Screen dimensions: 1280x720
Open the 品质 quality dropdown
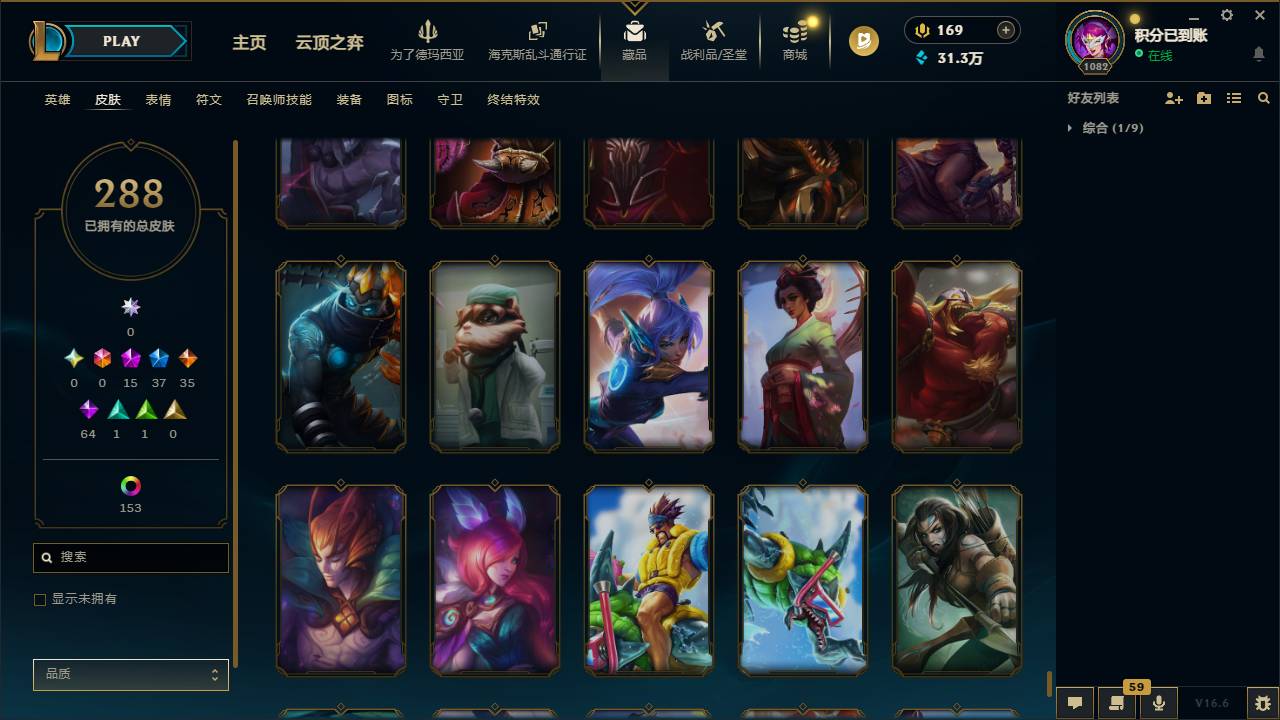point(130,674)
